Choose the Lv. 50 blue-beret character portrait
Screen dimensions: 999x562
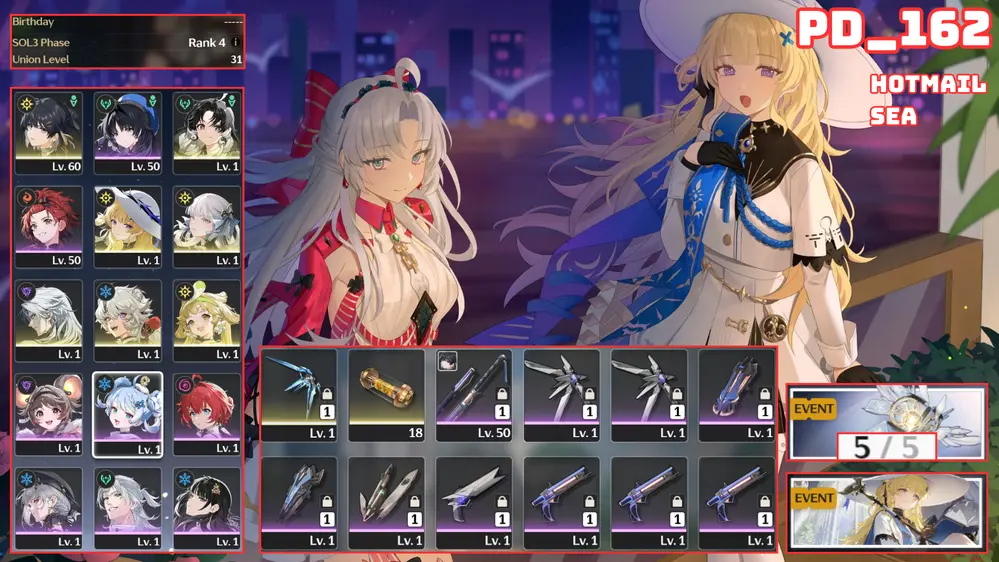128,132
